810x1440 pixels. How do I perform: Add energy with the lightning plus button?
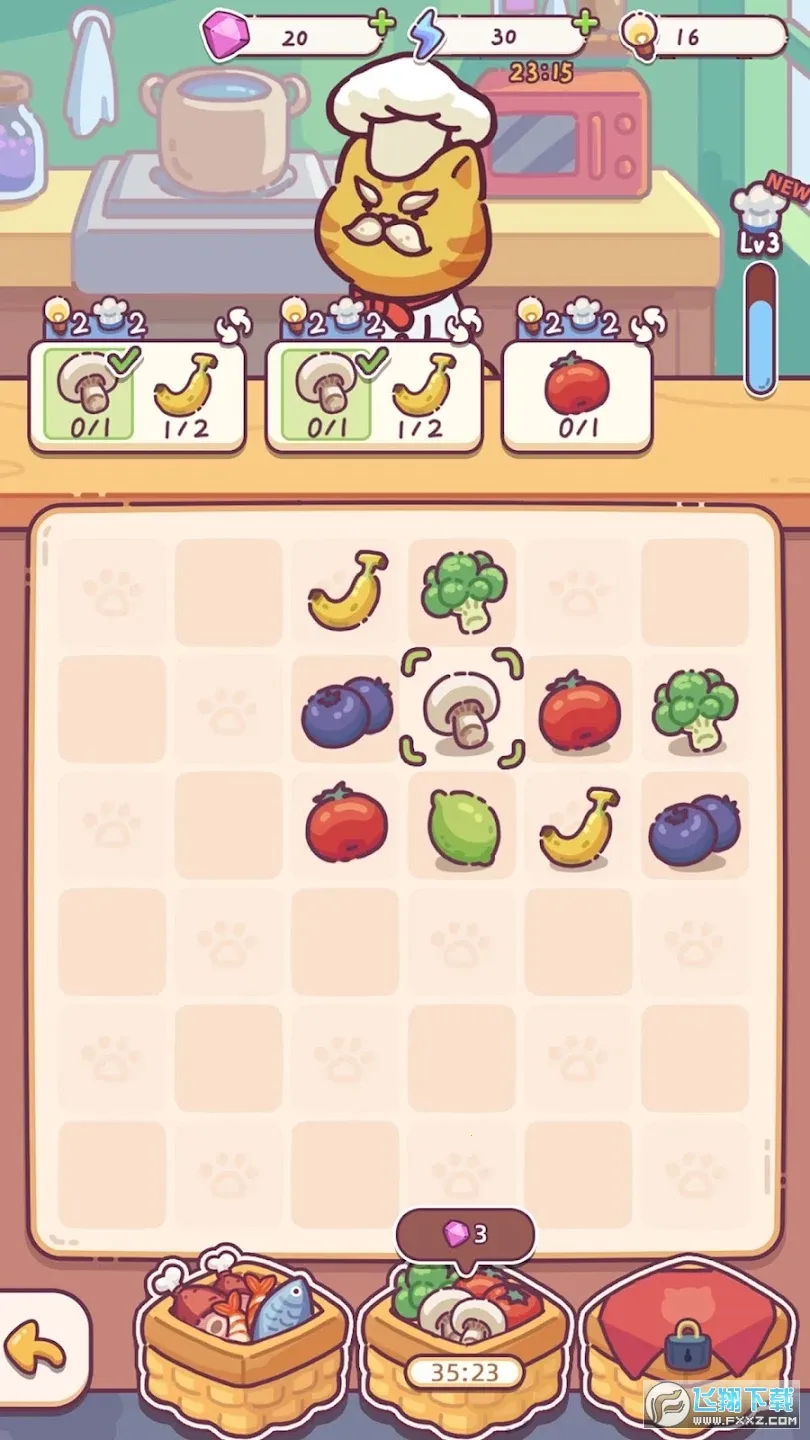(x=585, y=22)
